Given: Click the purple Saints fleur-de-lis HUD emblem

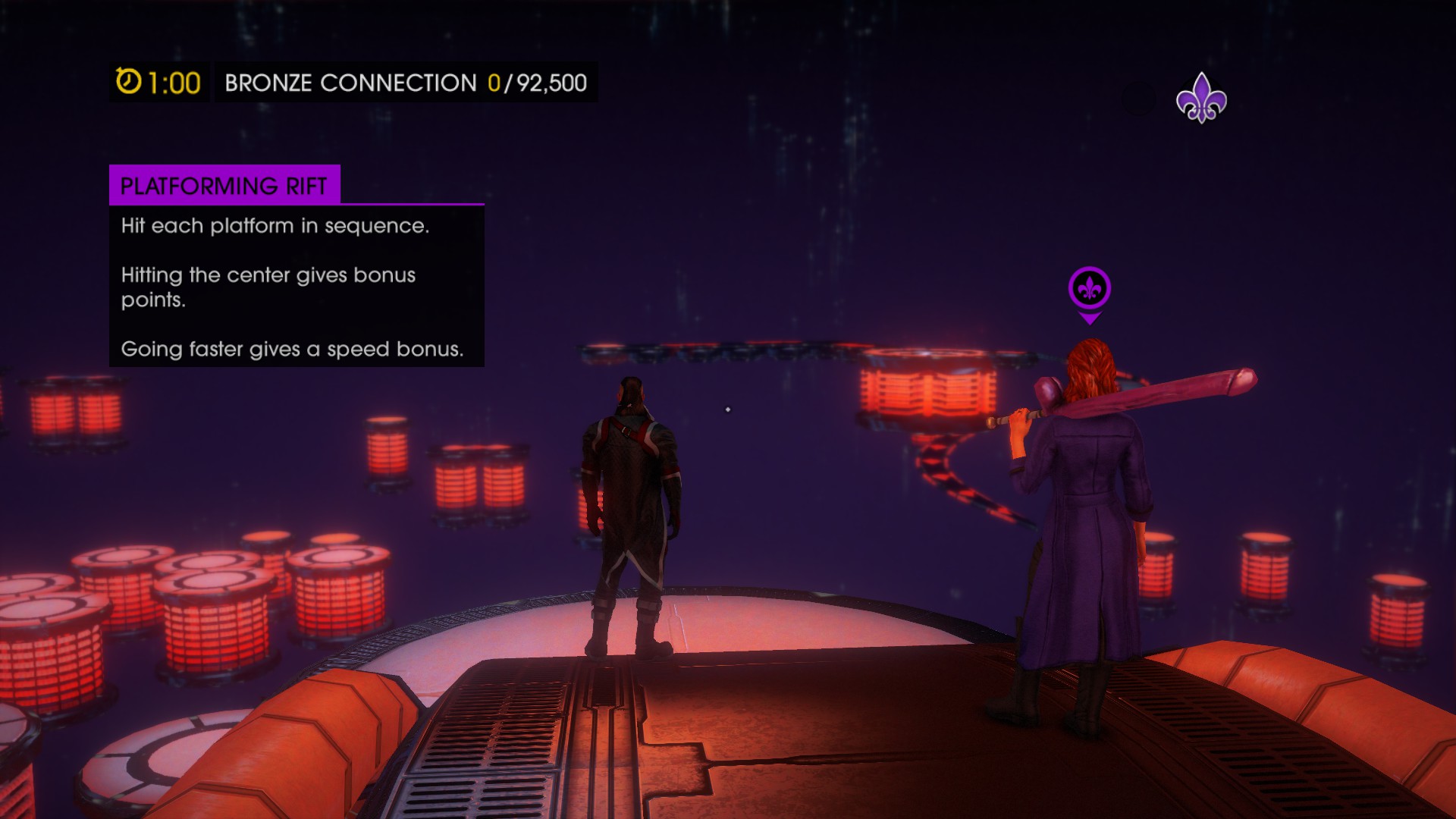Looking at the screenshot, I should 1201,99.
